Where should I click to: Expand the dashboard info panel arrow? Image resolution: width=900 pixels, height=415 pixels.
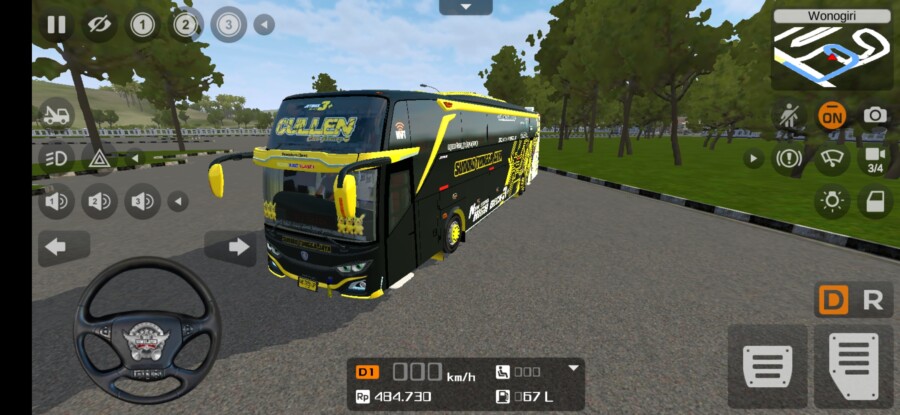click(x=573, y=368)
